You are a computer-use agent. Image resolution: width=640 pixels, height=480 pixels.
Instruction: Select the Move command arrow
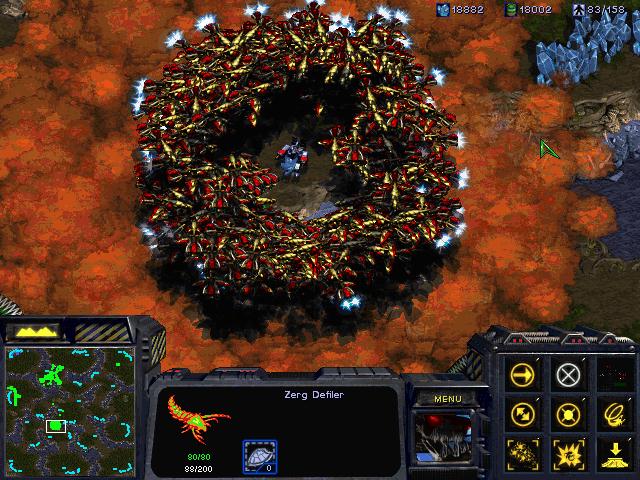(x=523, y=375)
